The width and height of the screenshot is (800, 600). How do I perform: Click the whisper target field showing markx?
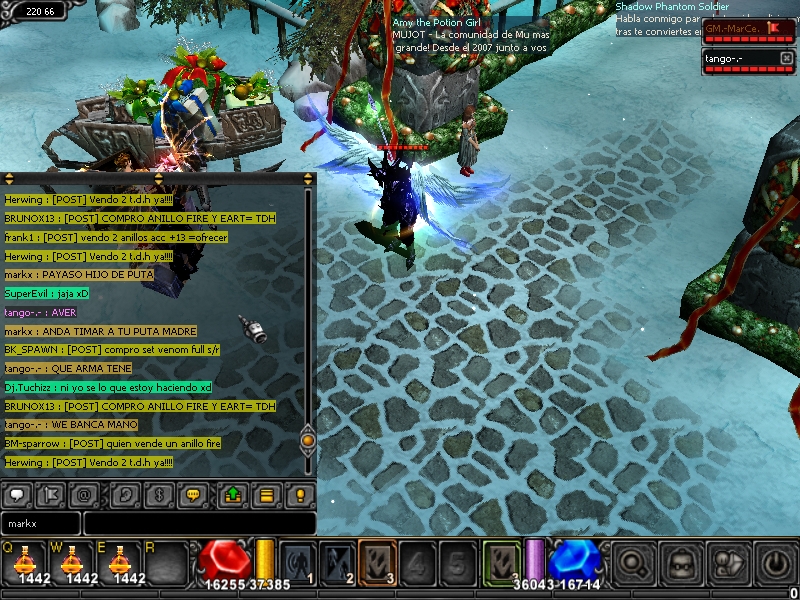tap(40, 523)
